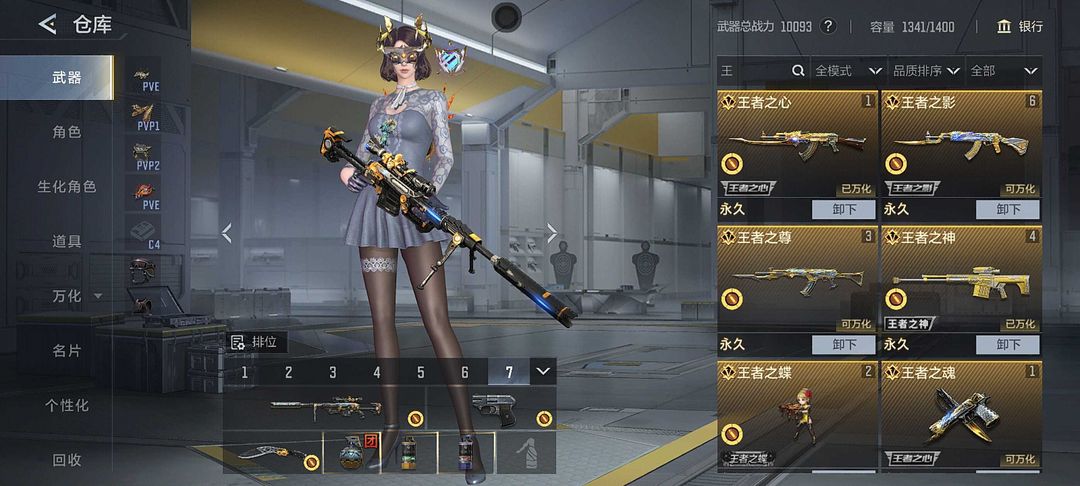Open the 名片 section
Screen dimensions: 1080x486
66,351
